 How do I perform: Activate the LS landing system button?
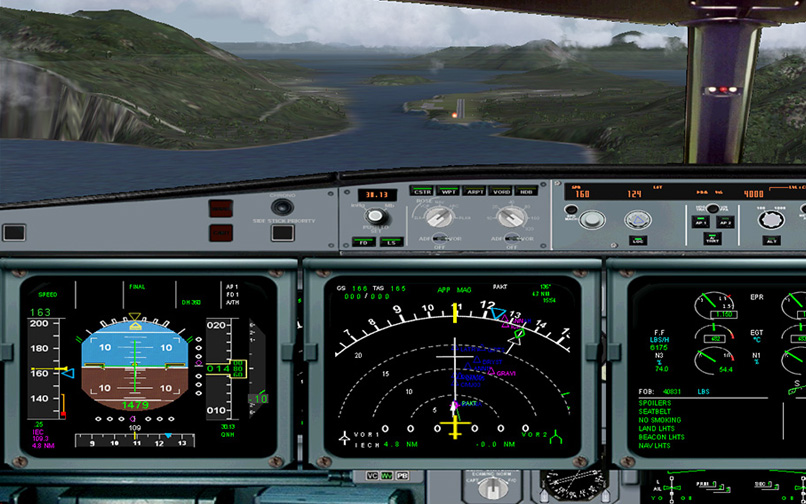coord(390,242)
